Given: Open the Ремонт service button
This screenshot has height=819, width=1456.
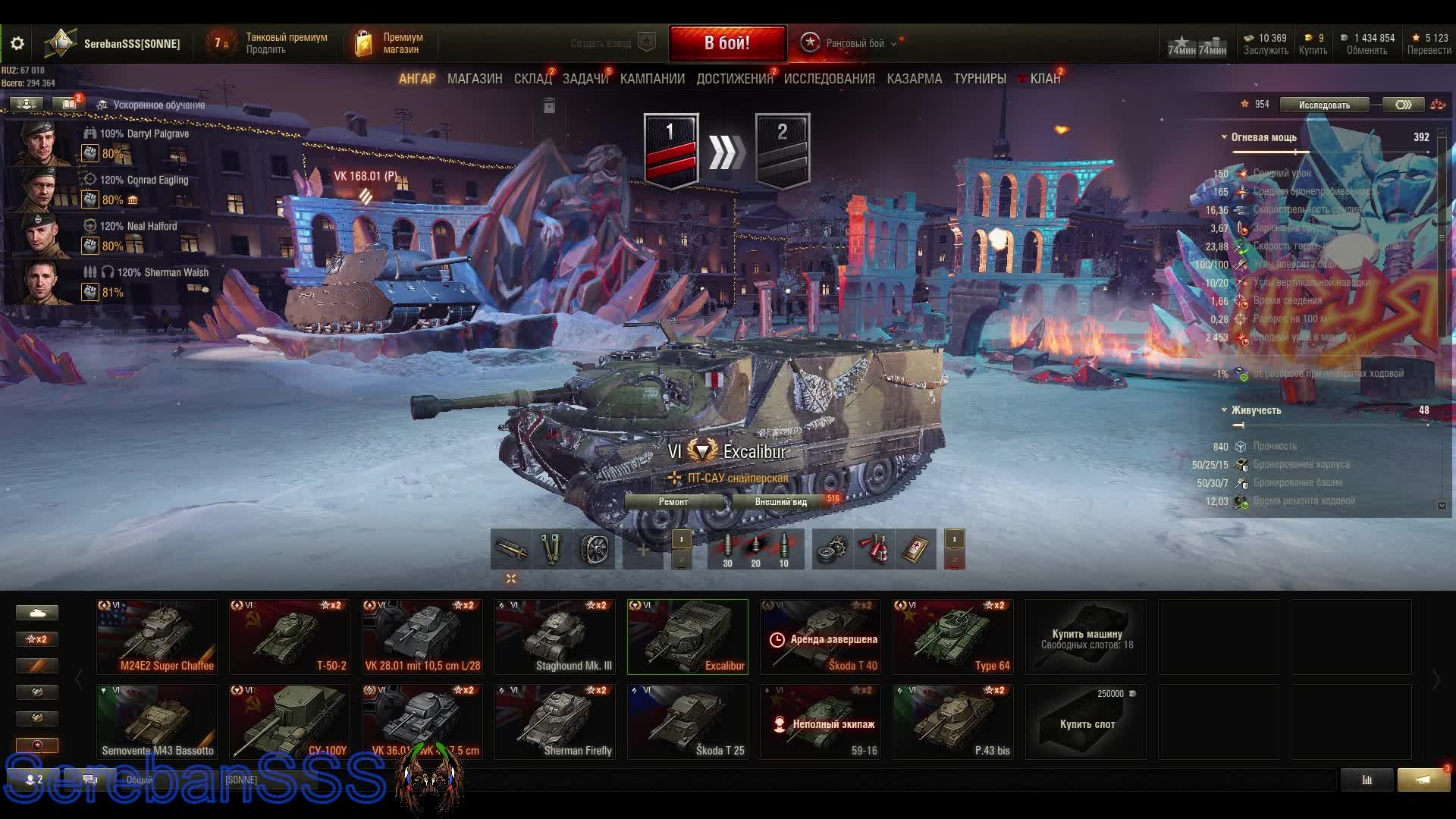Looking at the screenshot, I should (673, 502).
